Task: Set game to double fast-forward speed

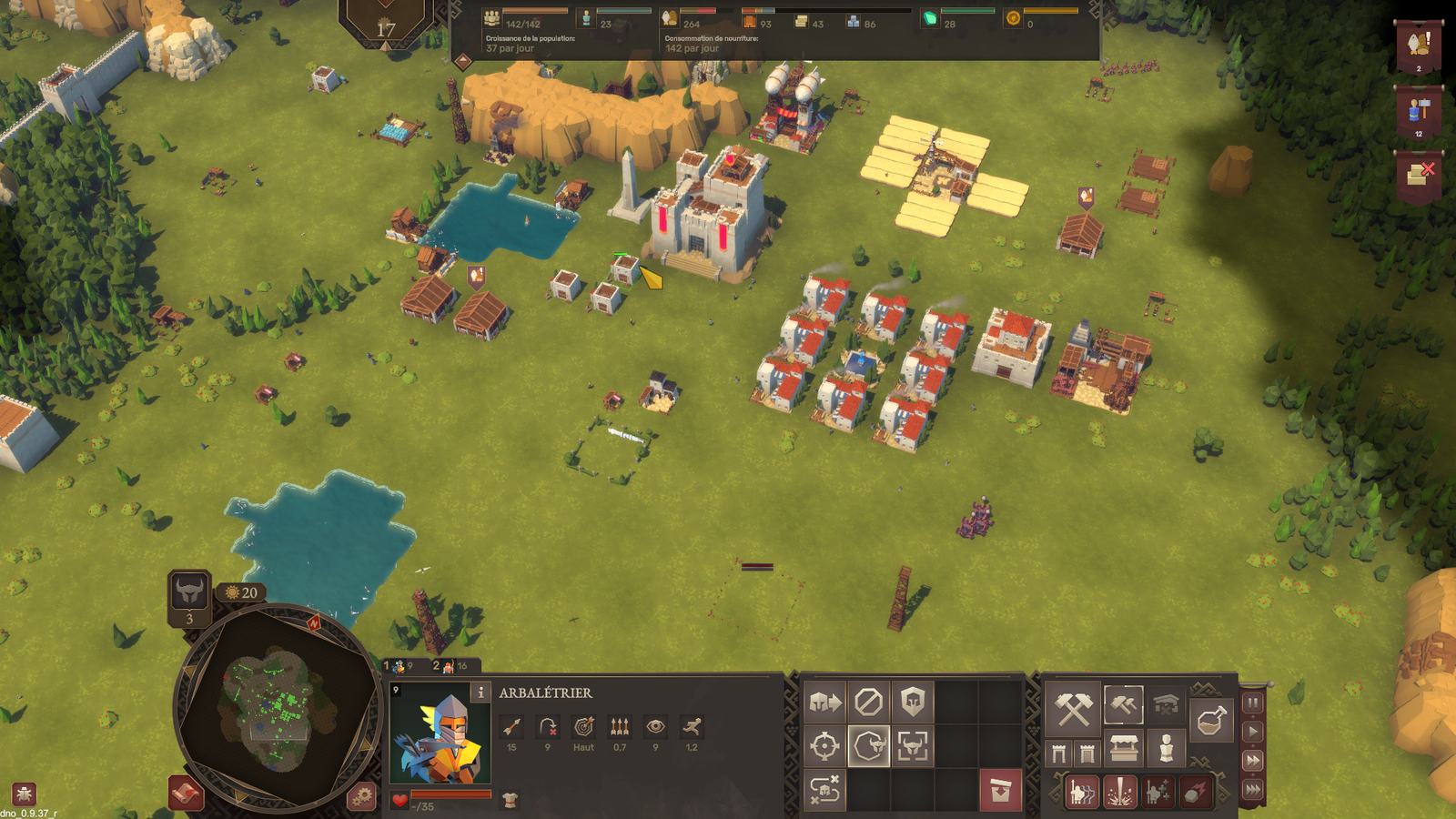Action: (x=1253, y=761)
